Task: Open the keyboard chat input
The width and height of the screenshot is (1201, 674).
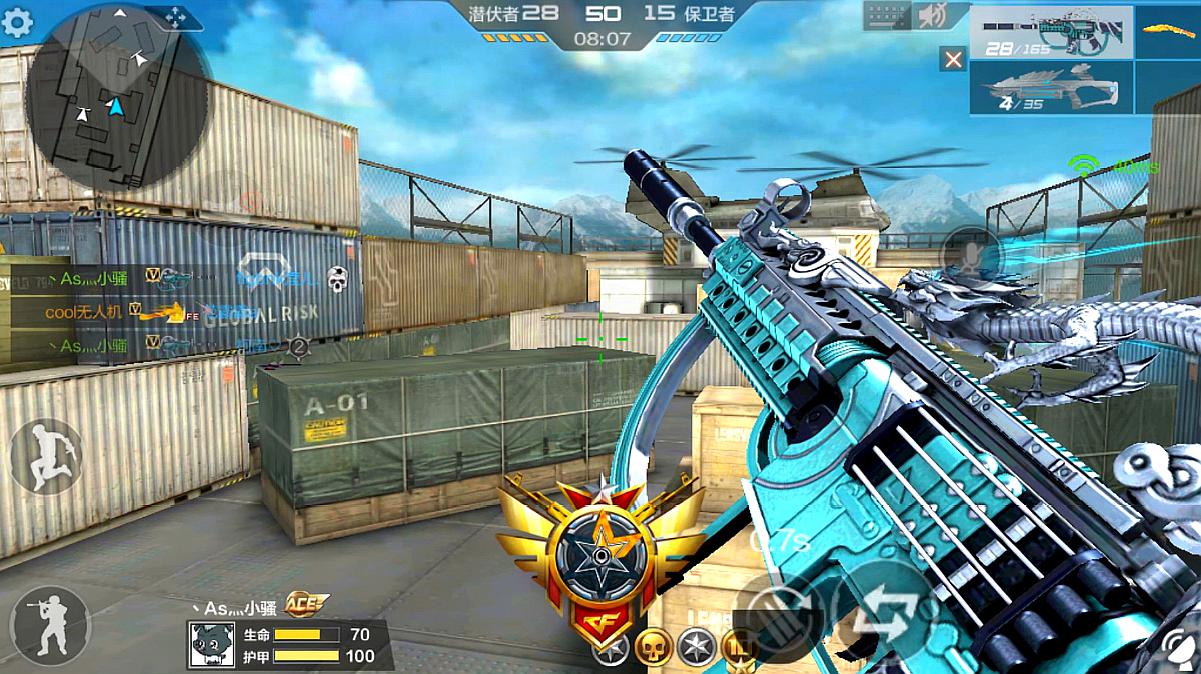Action: point(888,16)
